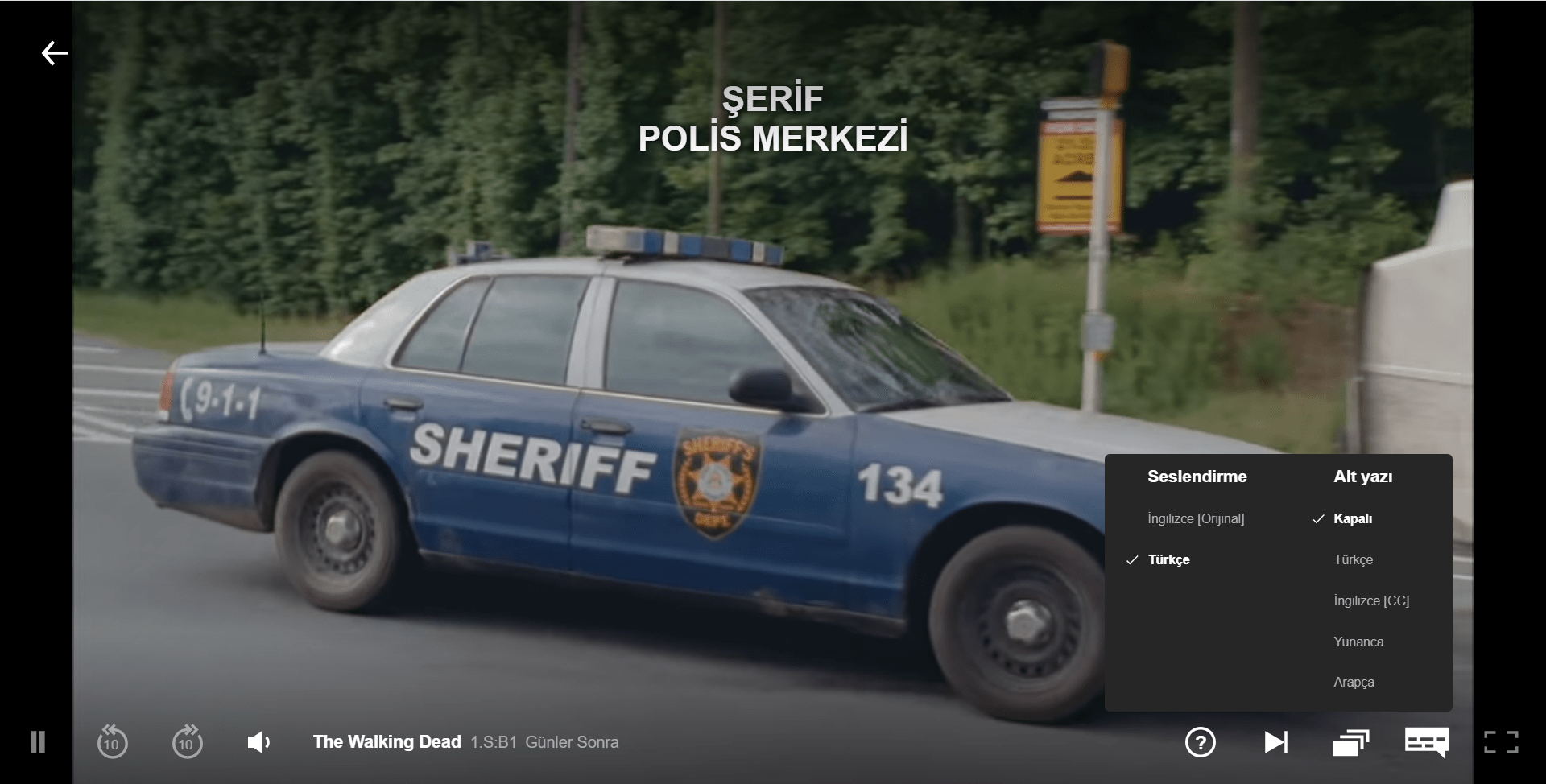The image size is (1546, 784).
Task: Open the episodes list
Action: point(1350,742)
